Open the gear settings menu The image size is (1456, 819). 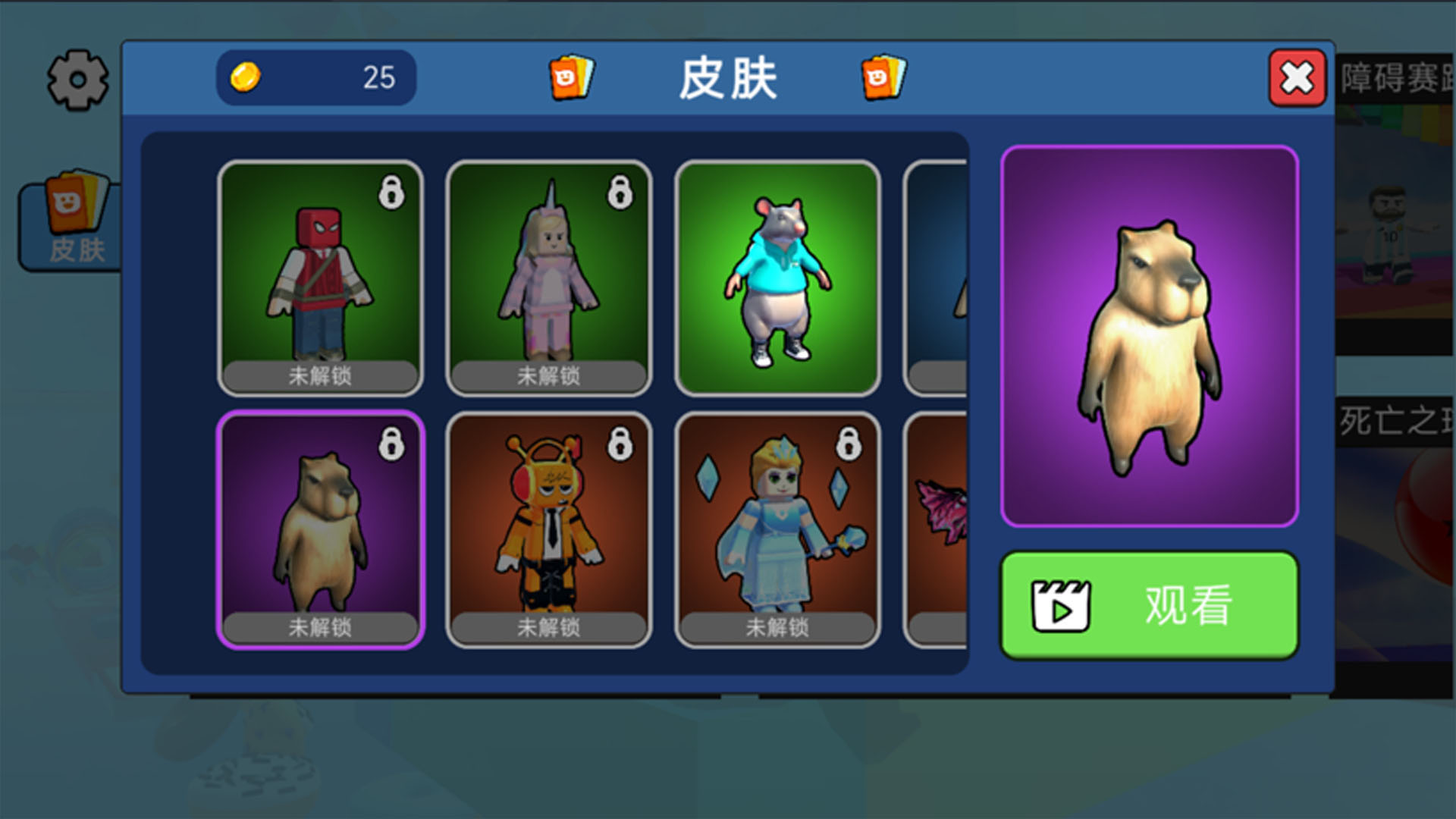click(77, 80)
